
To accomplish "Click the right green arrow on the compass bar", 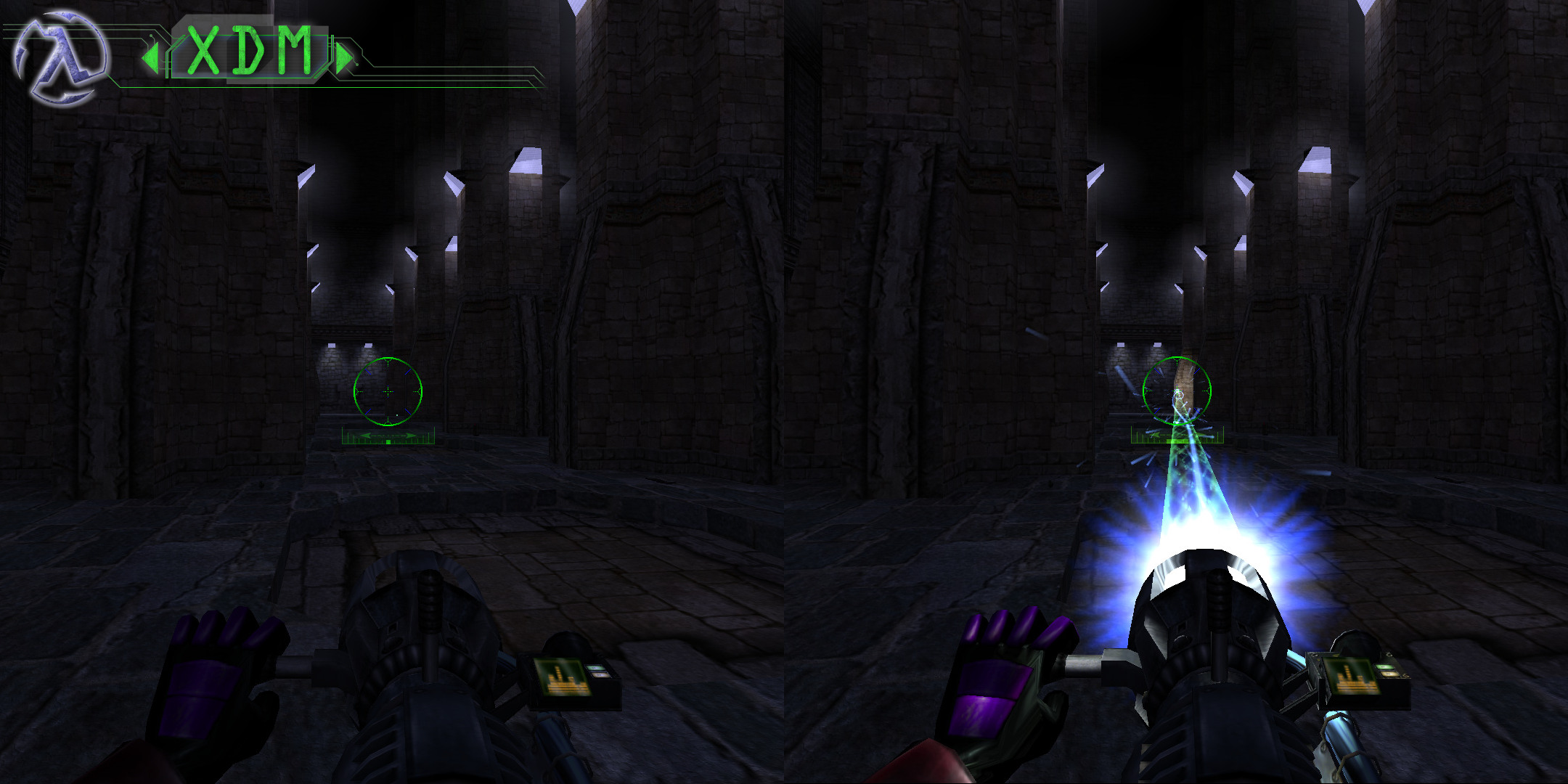I will point(409,436).
